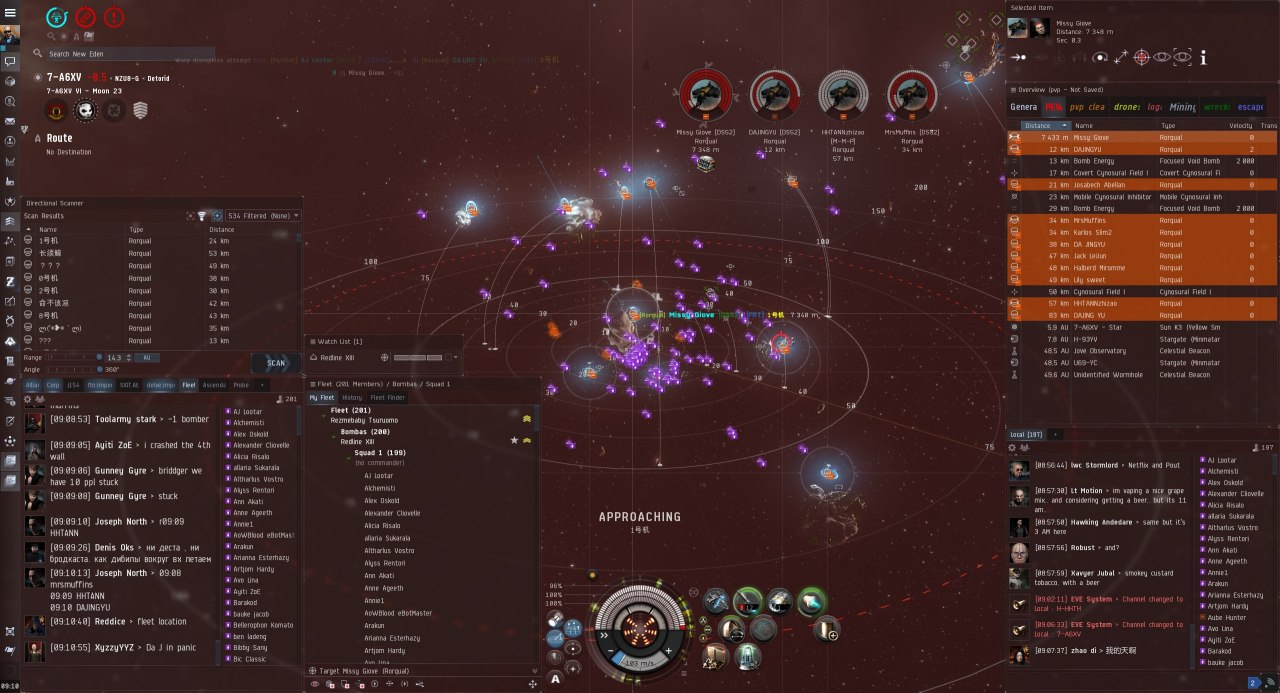The width and height of the screenshot is (1280, 693).
Task: Switch to the Corp chat tab
Action: 53,384
